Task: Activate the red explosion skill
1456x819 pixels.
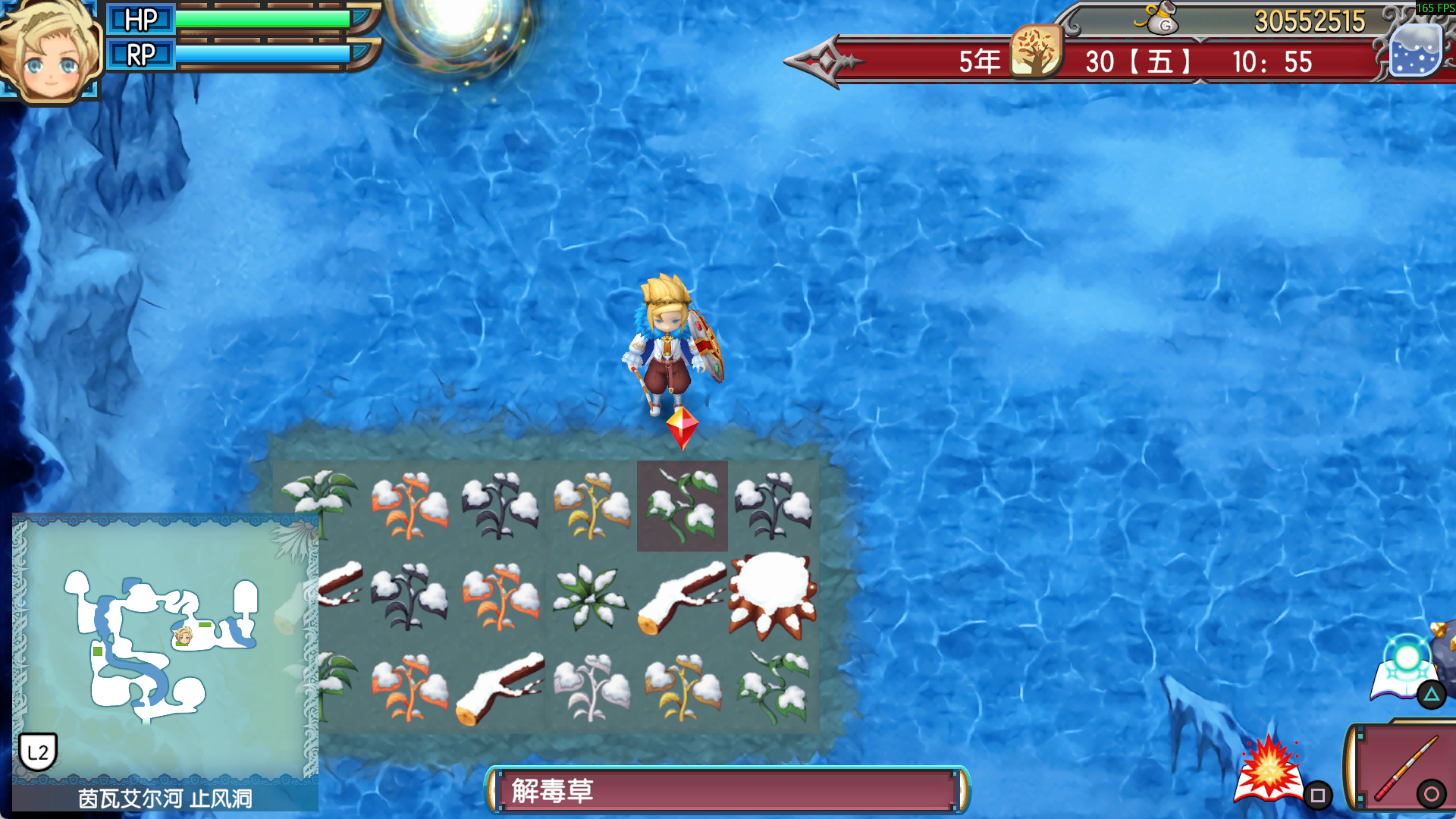Action: (1269, 770)
